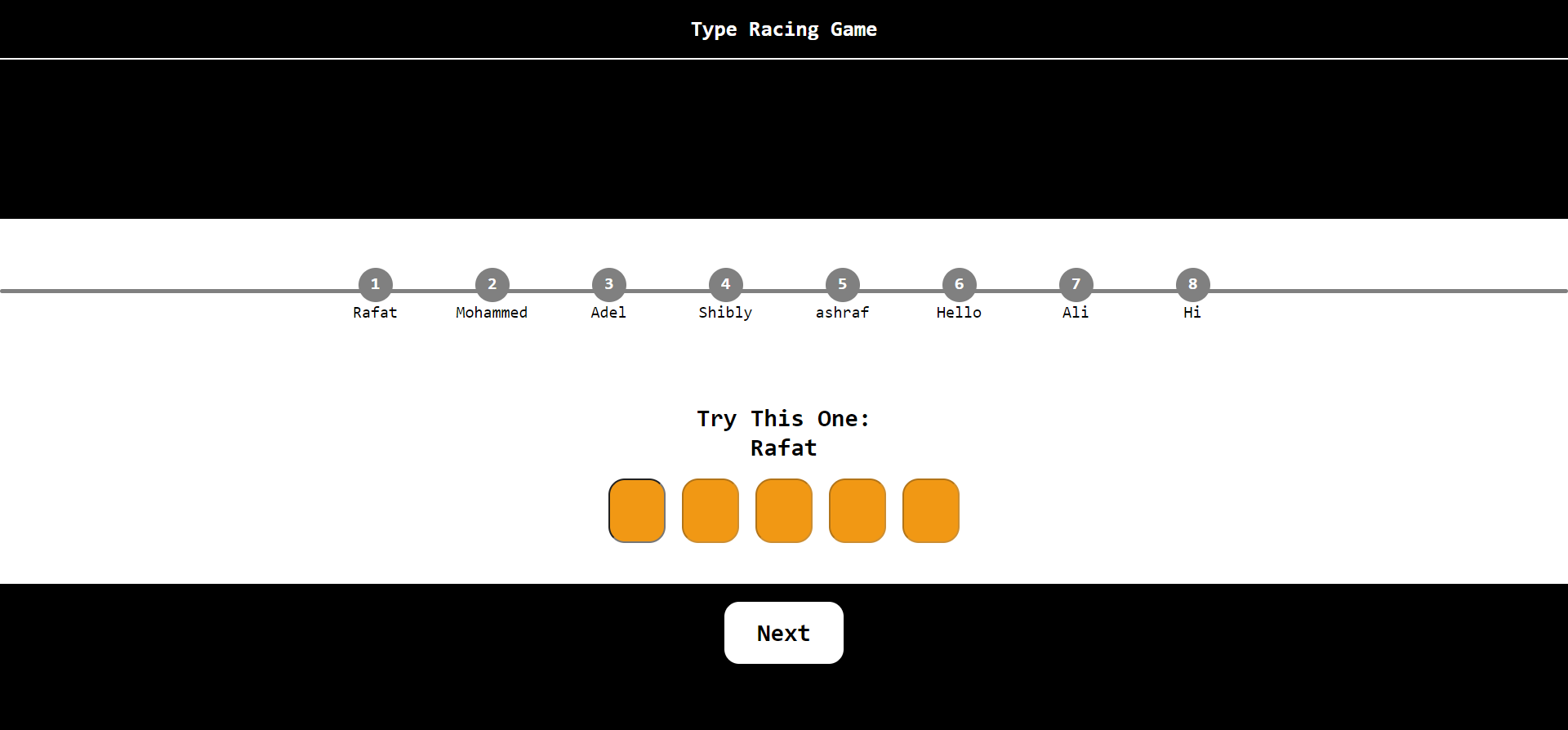Image resolution: width=1568 pixels, height=730 pixels.
Task: Select the ashraf step circle
Action: coord(842,284)
